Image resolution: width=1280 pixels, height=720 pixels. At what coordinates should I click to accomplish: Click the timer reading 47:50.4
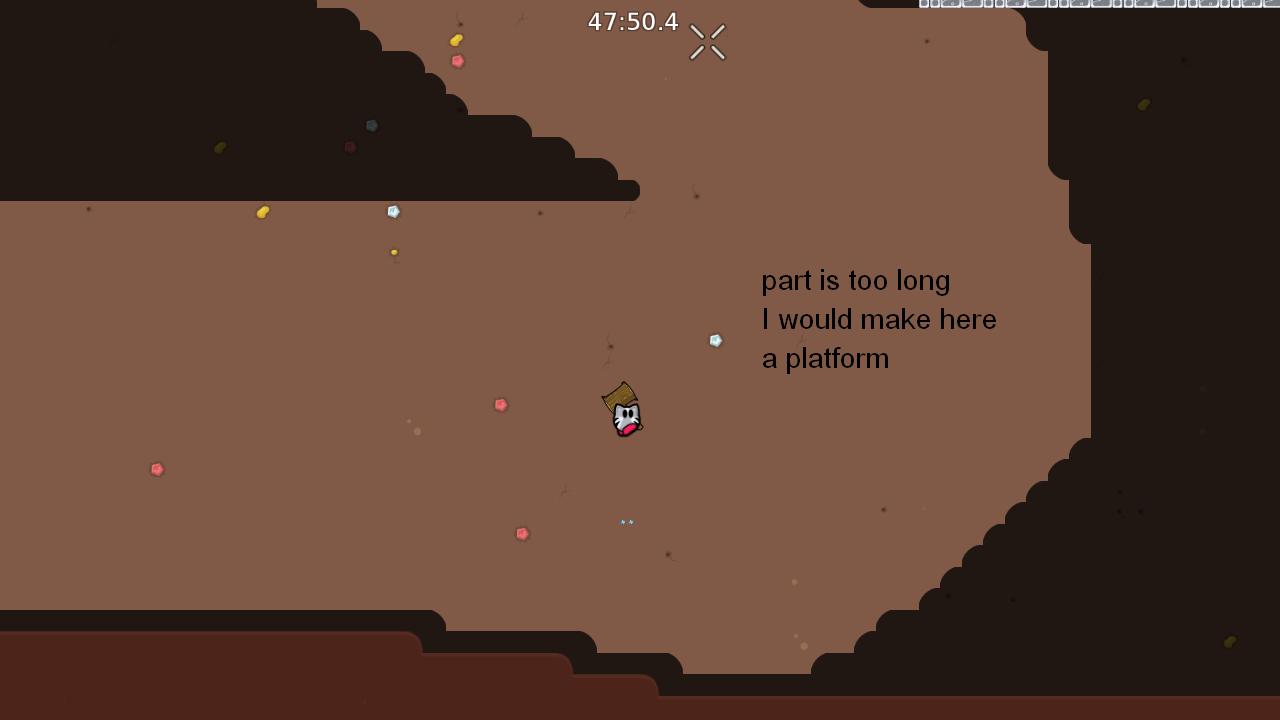632,21
